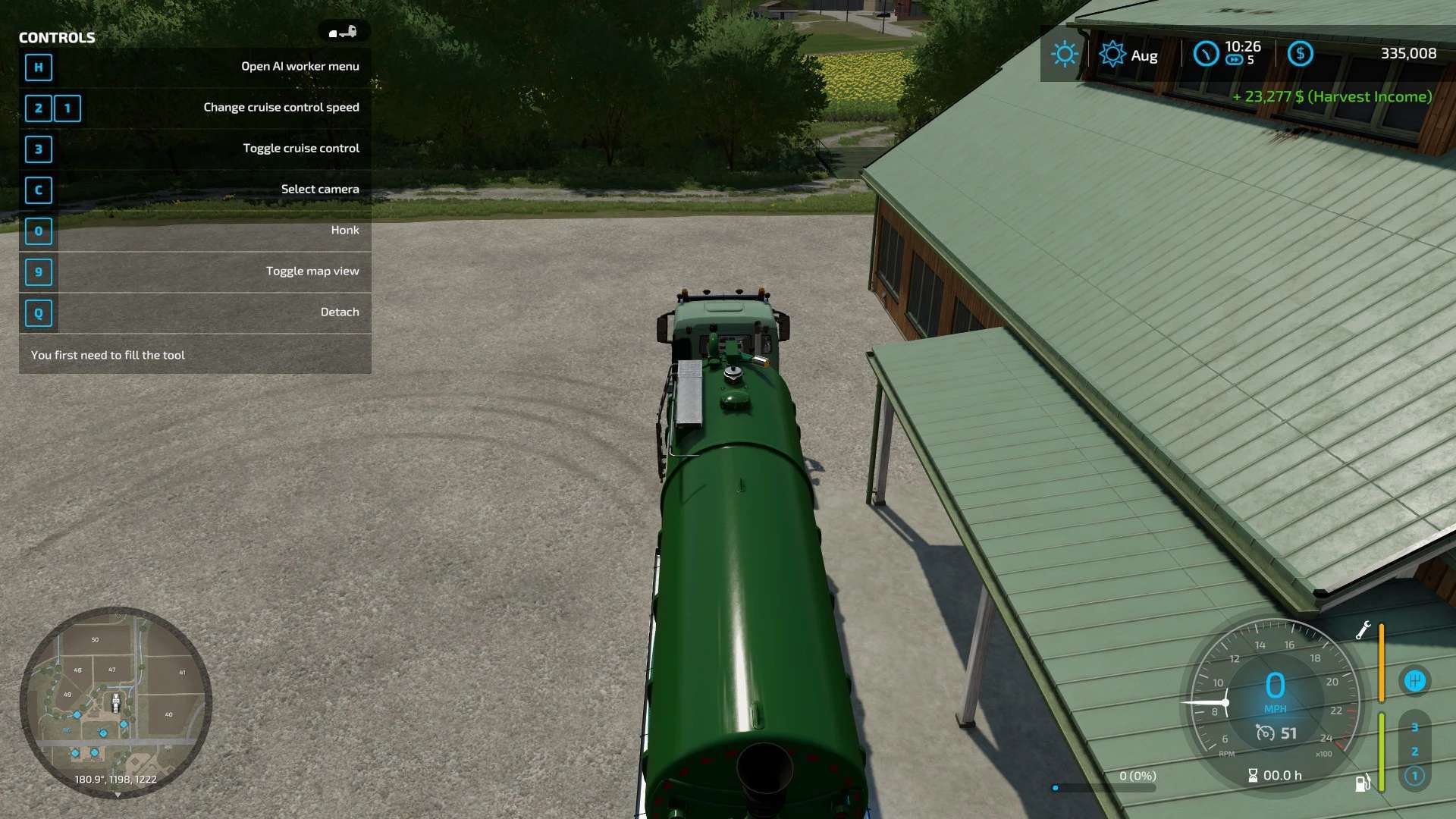Toggle the blue gear shift icon
The height and width of the screenshot is (819, 1456).
1414,681
